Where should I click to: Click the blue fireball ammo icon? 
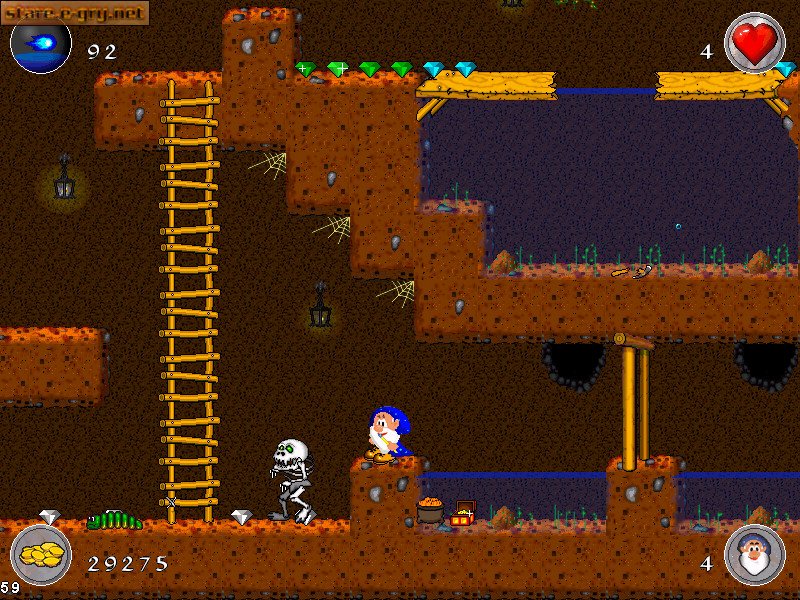(40, 45)
